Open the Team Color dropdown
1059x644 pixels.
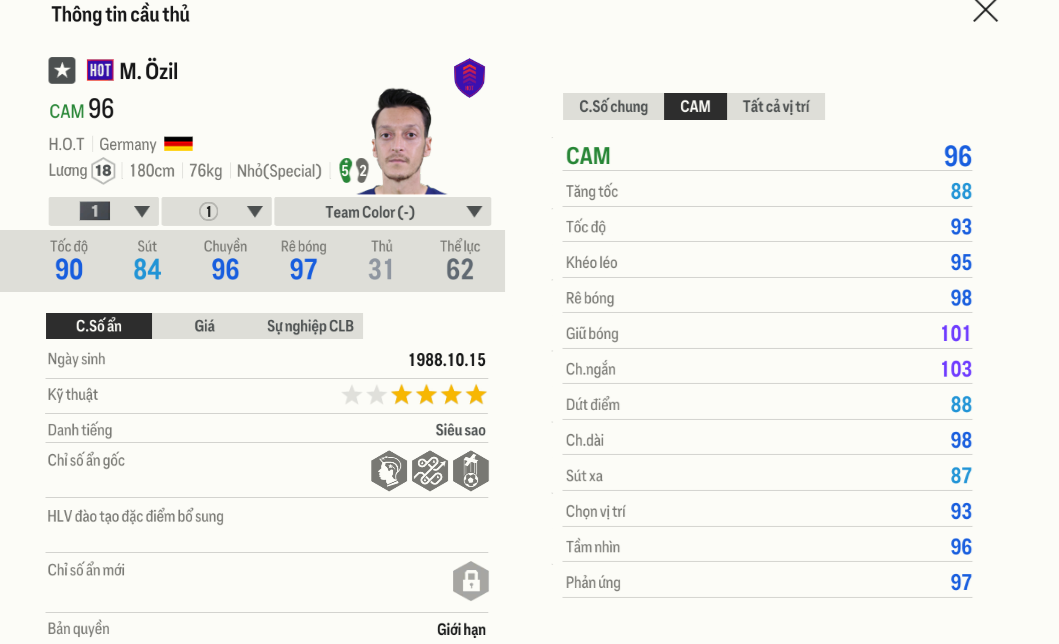pos(382,212)
